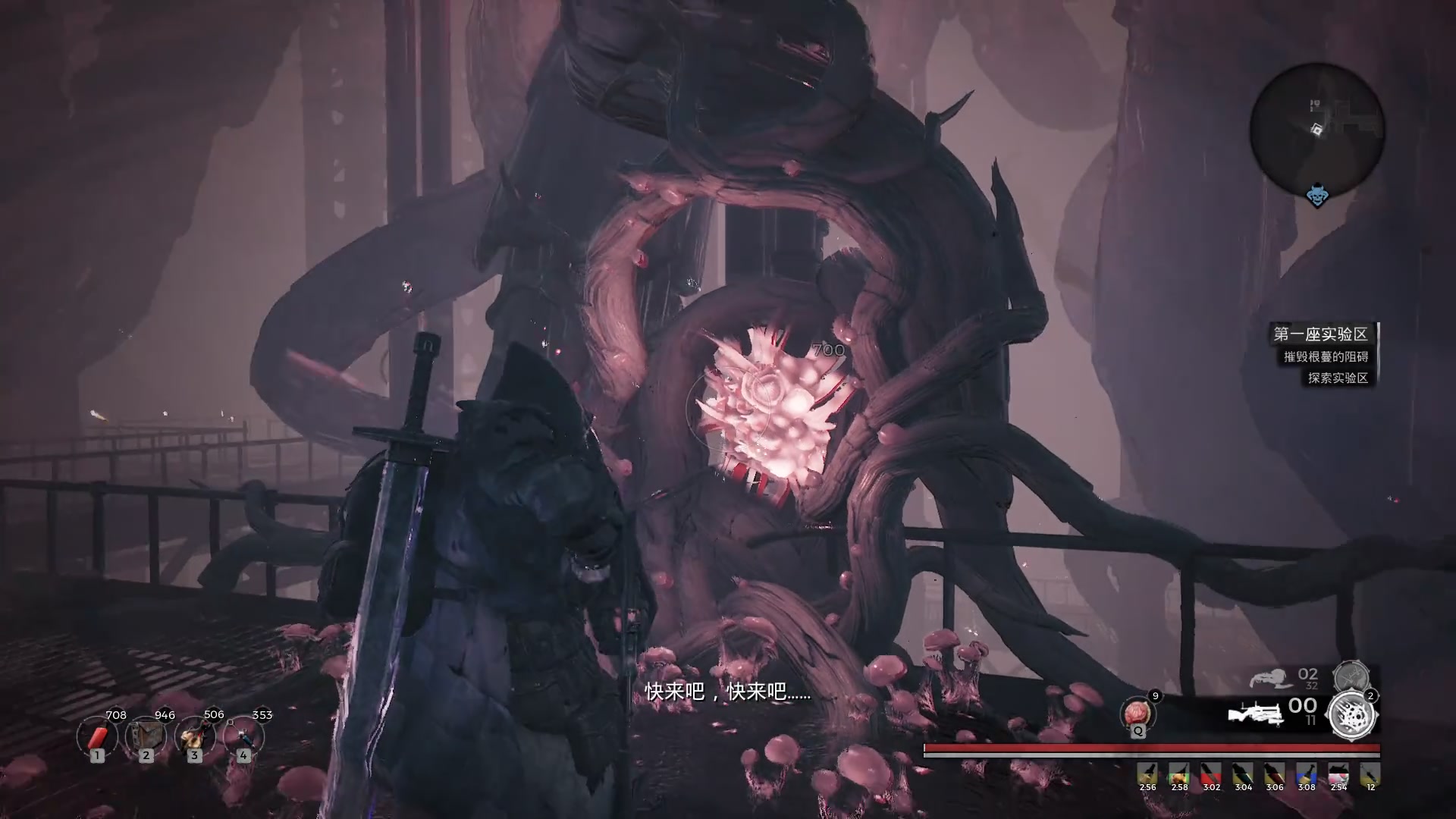
Task: Select the dimmed upper weapon mod icon
Action: (x=1351, y=676)
